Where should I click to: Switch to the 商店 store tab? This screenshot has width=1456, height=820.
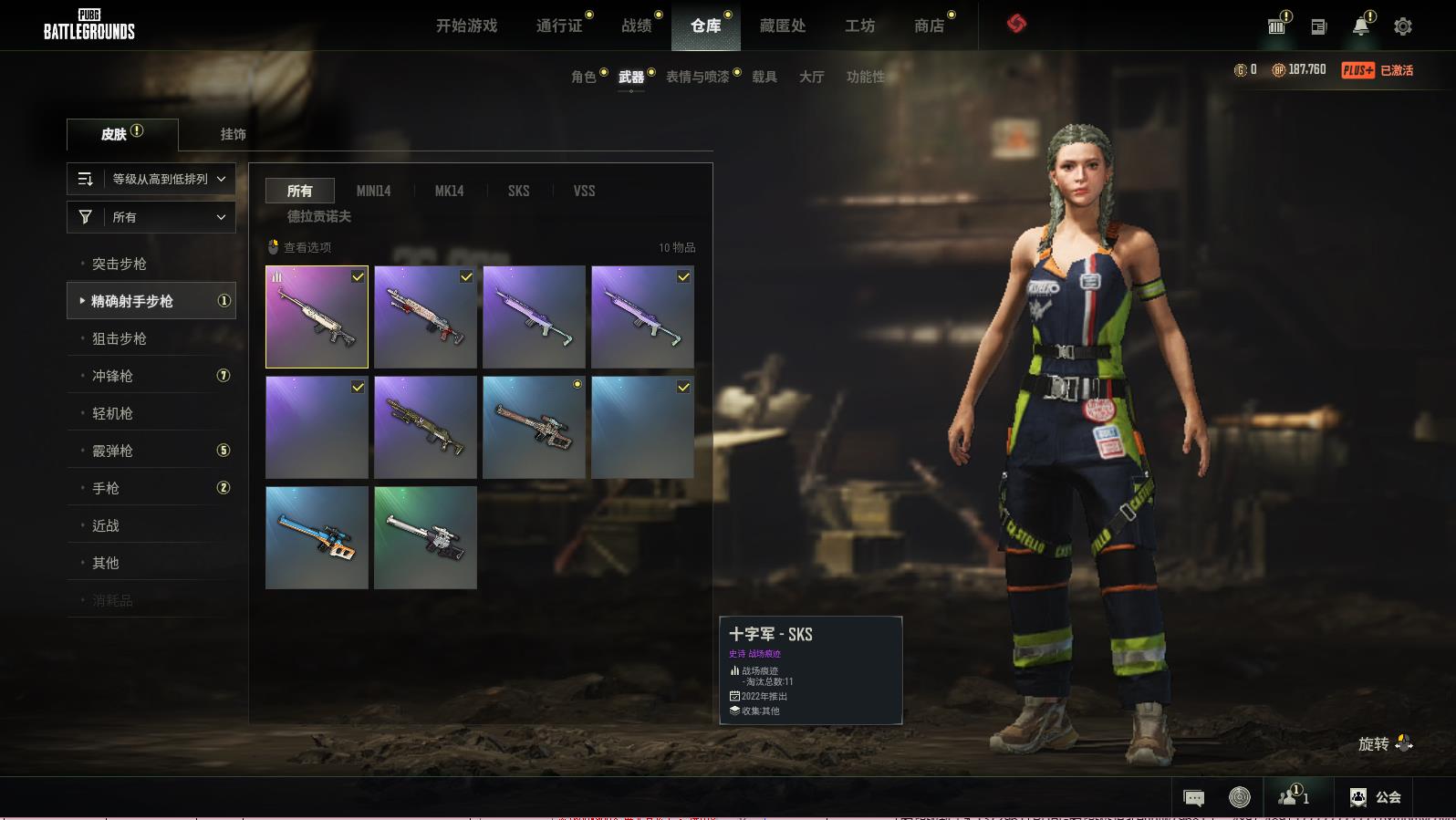pos(929,26)
